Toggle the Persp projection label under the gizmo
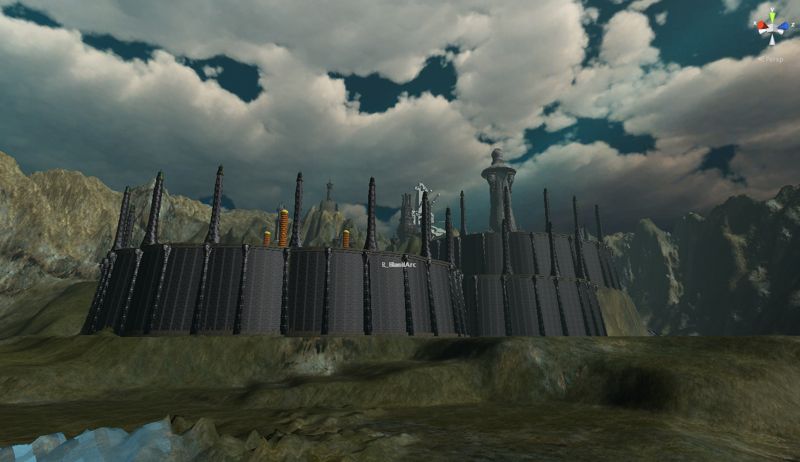The image size is (800, 462). coord(772,58)
